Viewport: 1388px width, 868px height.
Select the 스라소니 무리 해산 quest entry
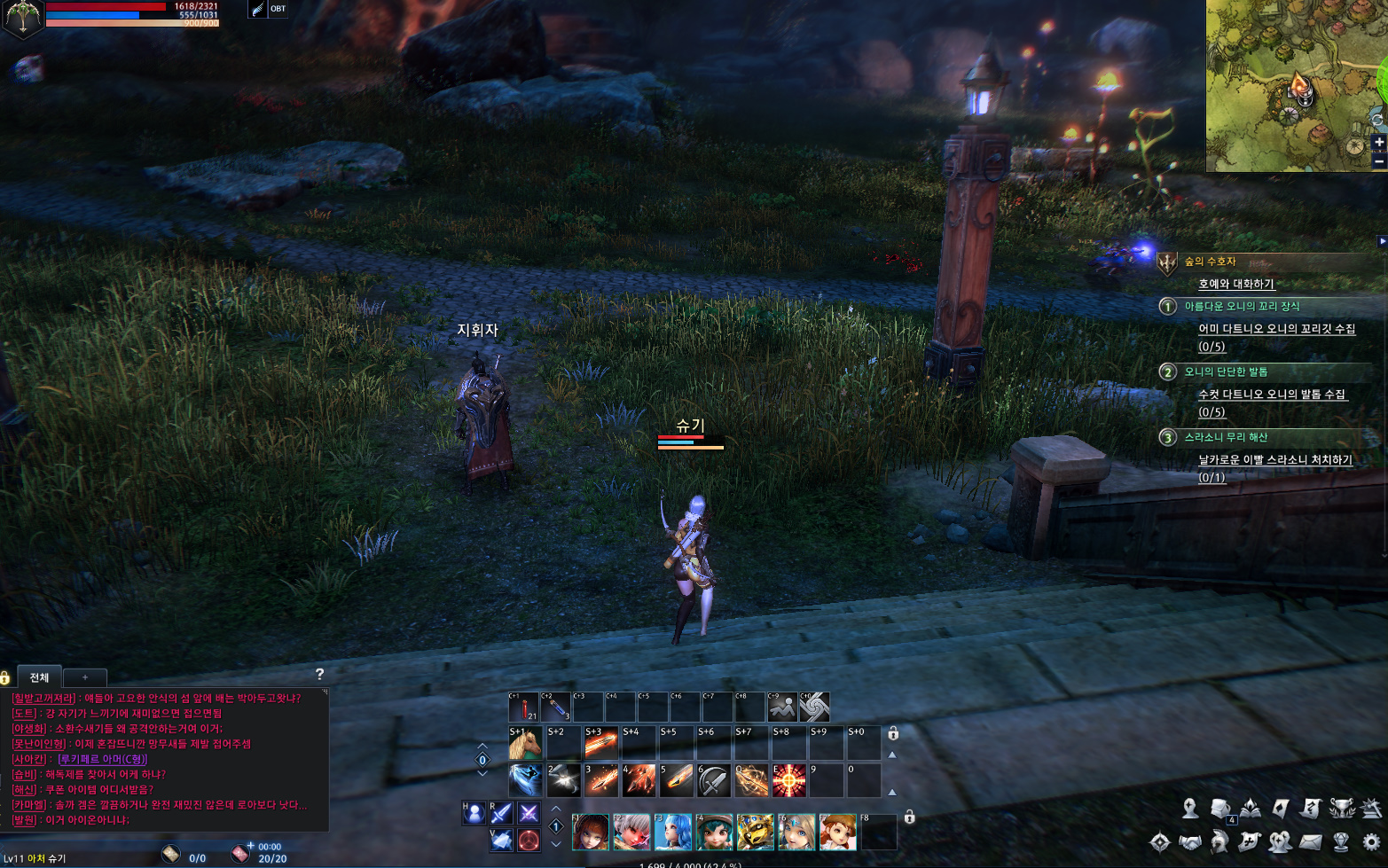click(x=1226, y=437)
